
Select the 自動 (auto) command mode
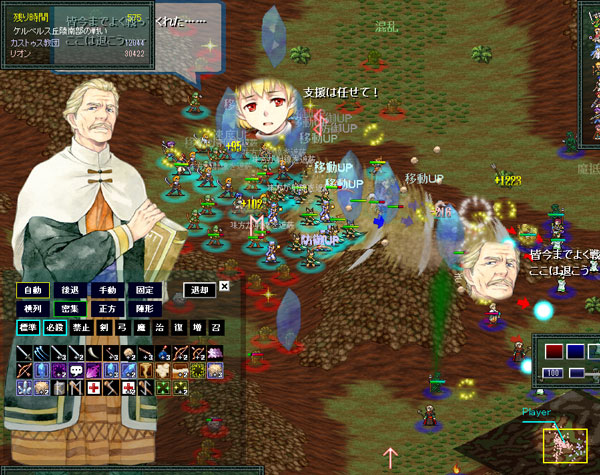[x=32, y=290]
